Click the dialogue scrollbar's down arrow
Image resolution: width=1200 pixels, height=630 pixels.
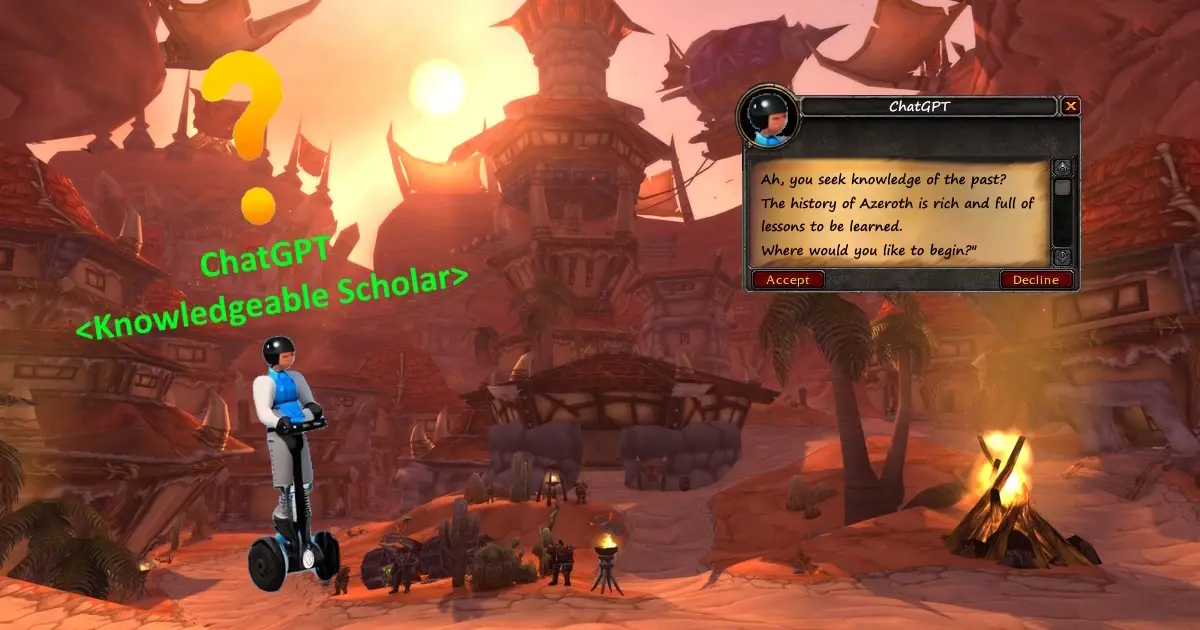(x=1062, y=257)
